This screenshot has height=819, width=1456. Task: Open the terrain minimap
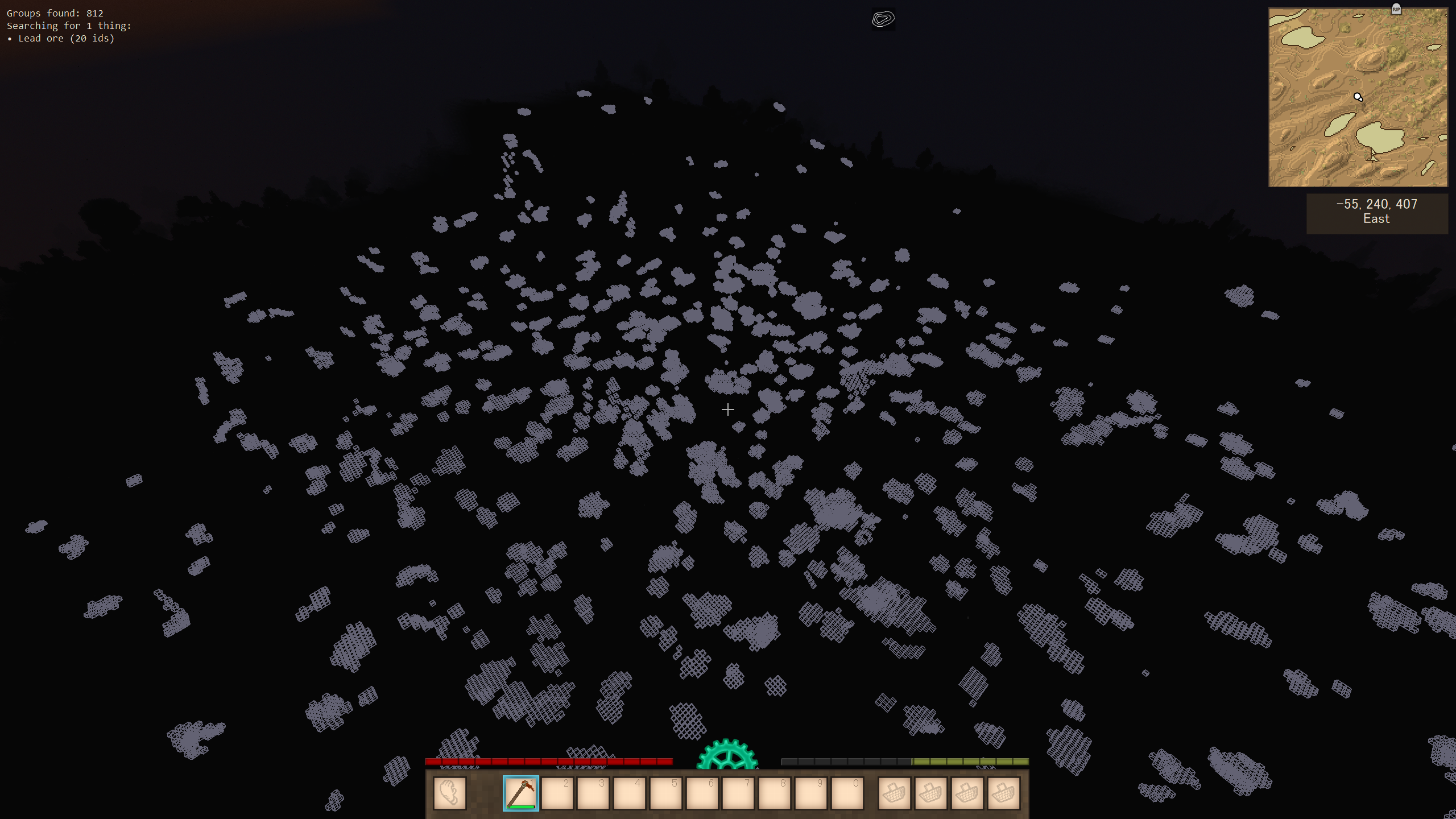tap(1358, 97)
